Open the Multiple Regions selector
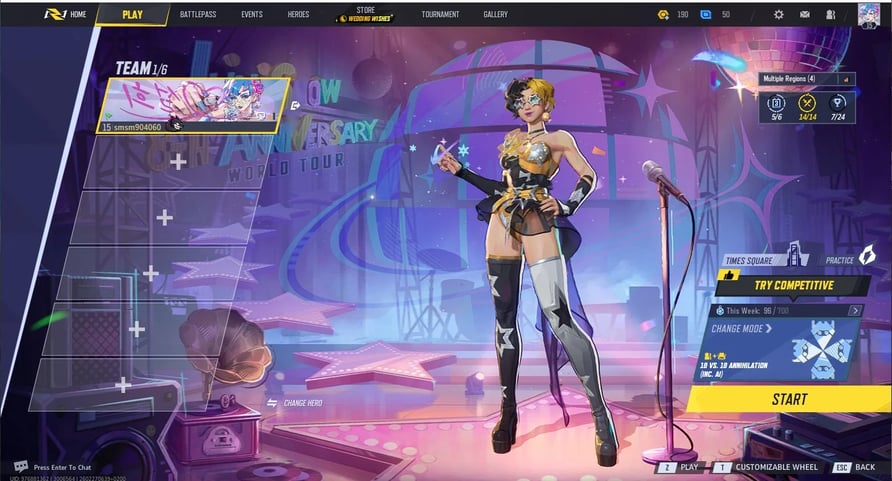This screenshot has height=481, width=892. [808, 79]
